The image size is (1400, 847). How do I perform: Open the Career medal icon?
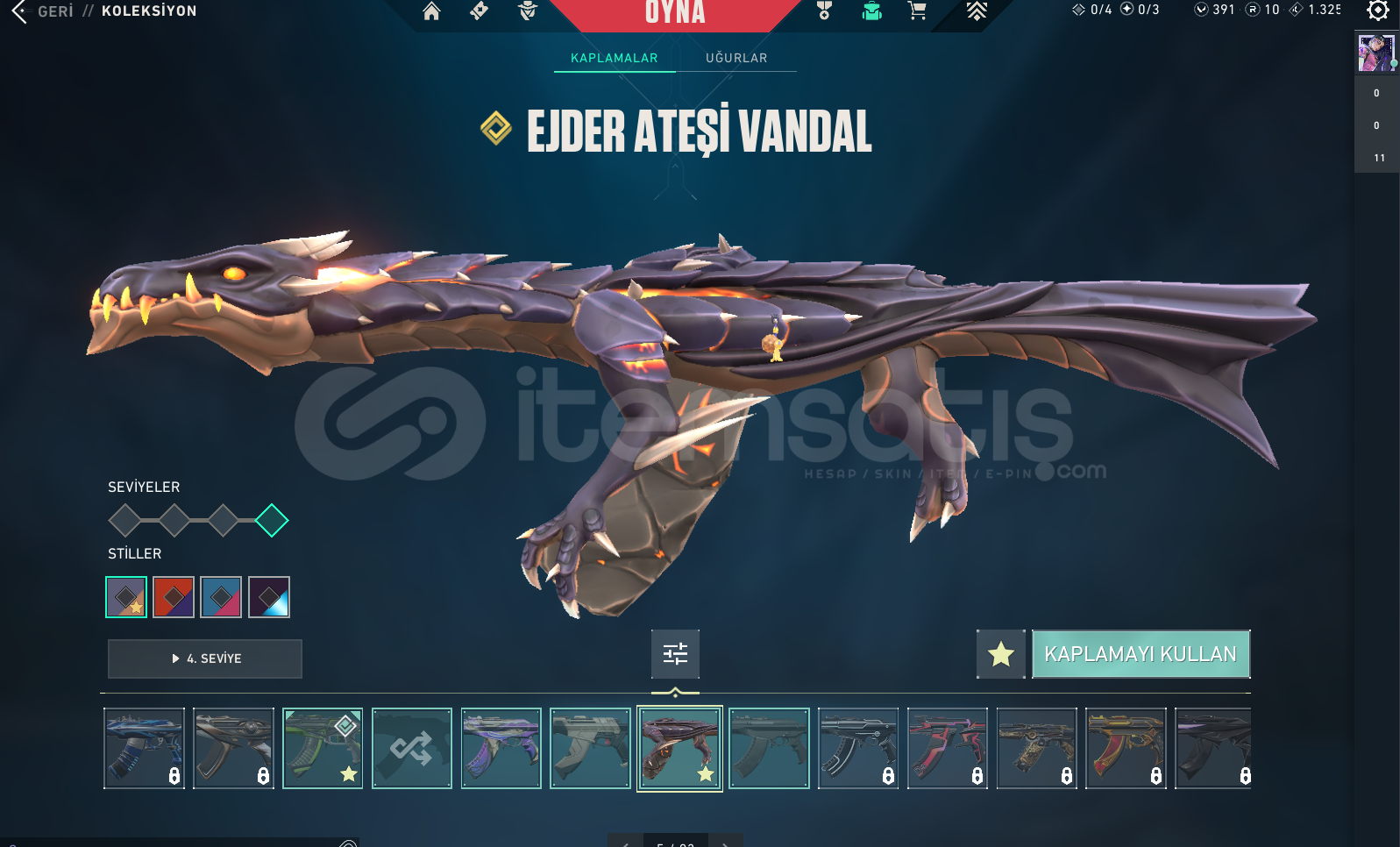822,13
